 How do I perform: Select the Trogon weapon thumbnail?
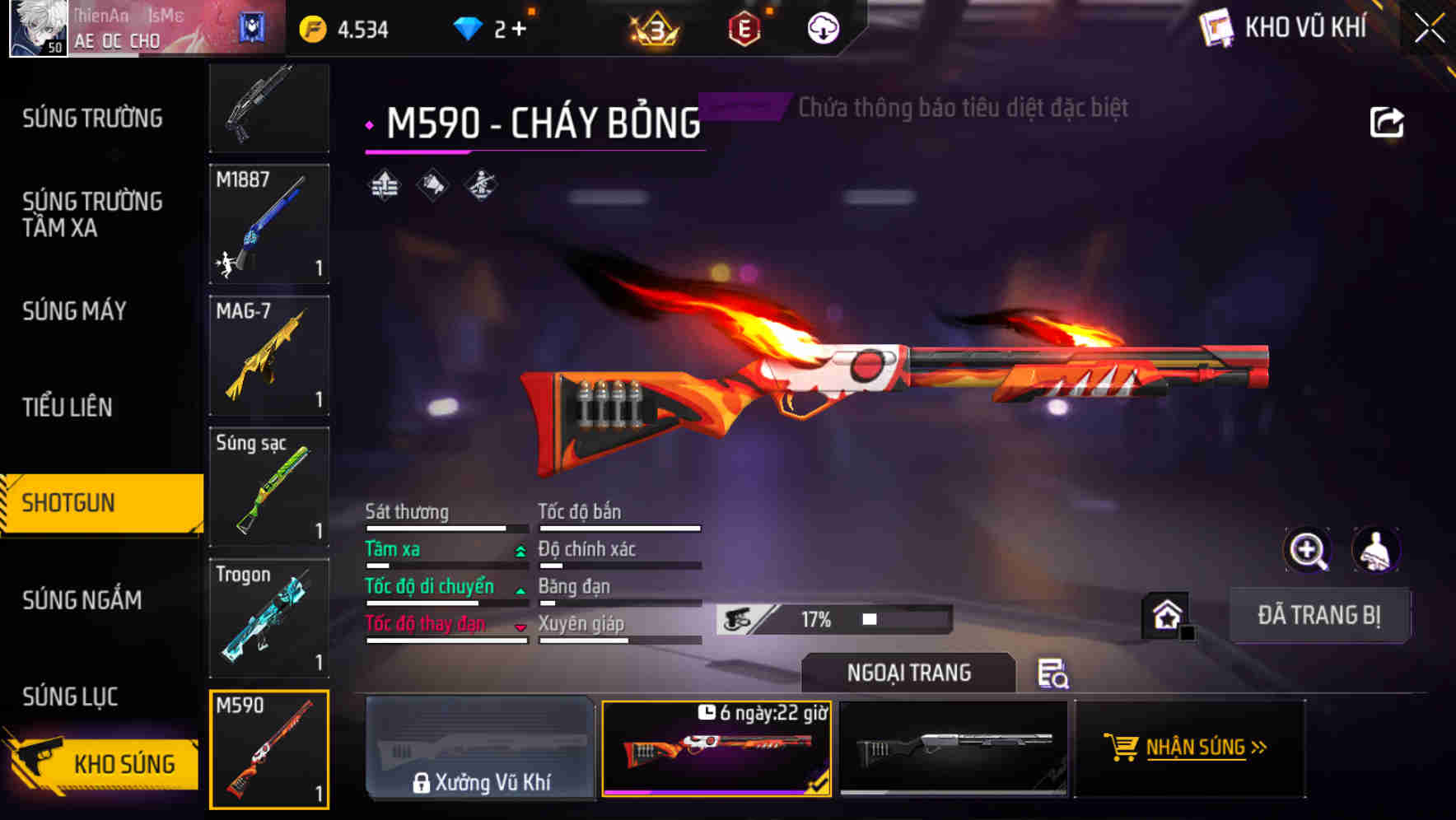(268, 618)
